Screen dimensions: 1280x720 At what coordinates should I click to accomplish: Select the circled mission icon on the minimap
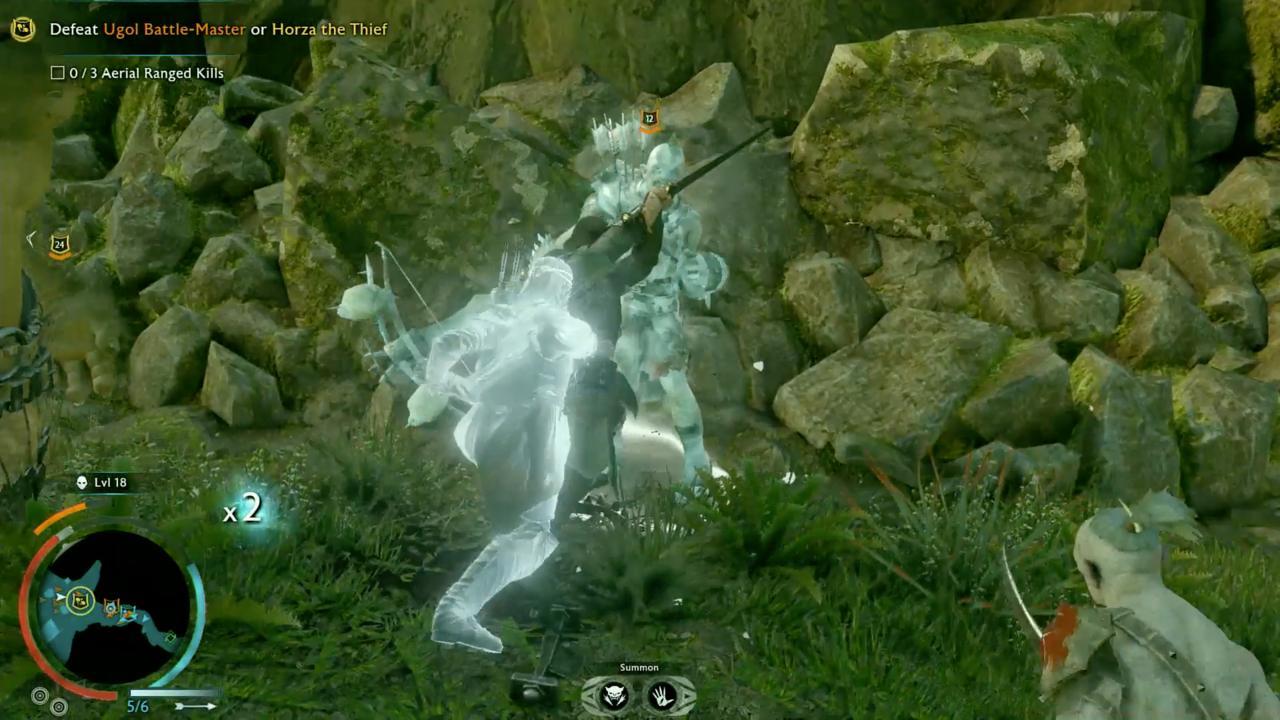(x=80, y=601)
